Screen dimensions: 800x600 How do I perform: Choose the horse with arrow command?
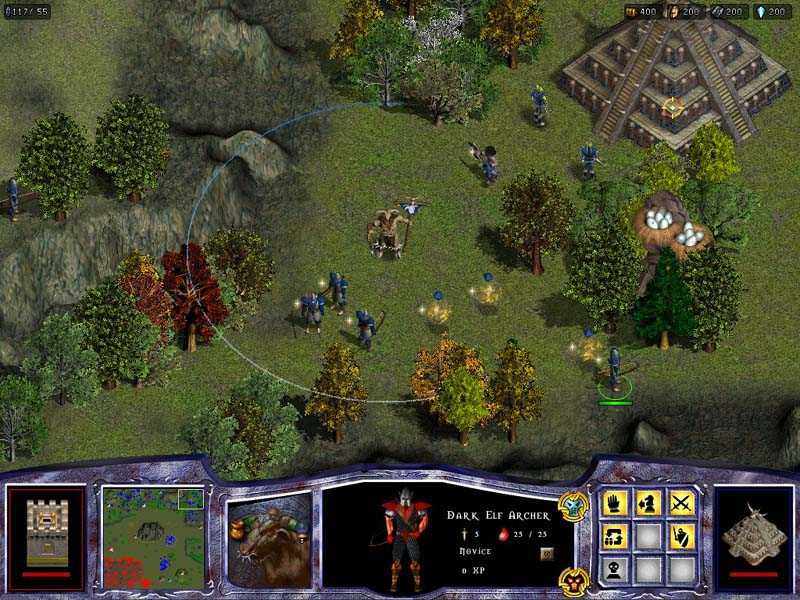(x=648, y=503)
